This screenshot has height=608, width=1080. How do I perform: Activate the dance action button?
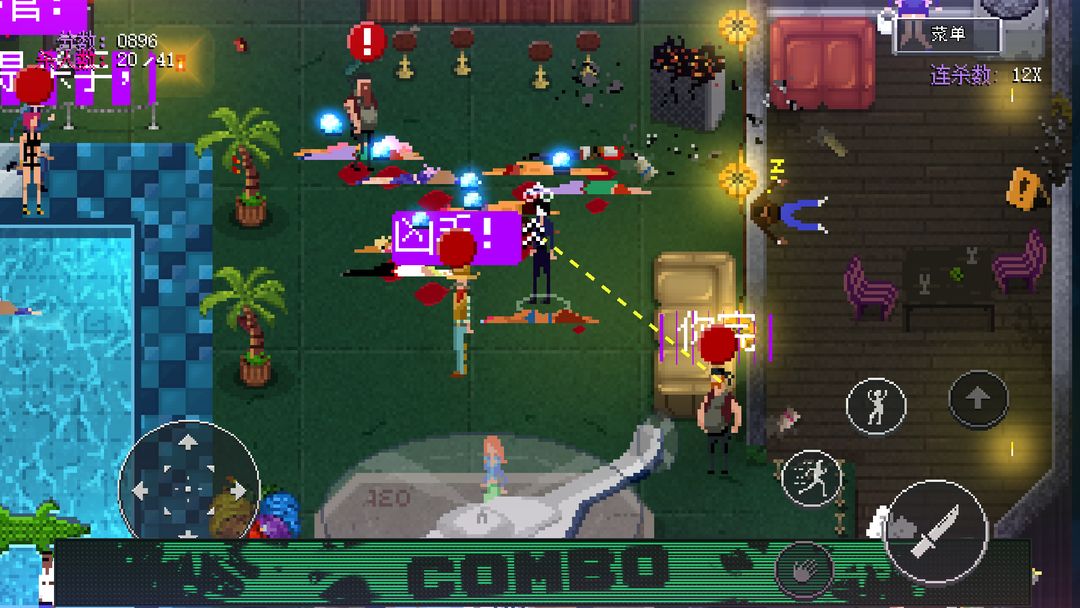point(876,405)
